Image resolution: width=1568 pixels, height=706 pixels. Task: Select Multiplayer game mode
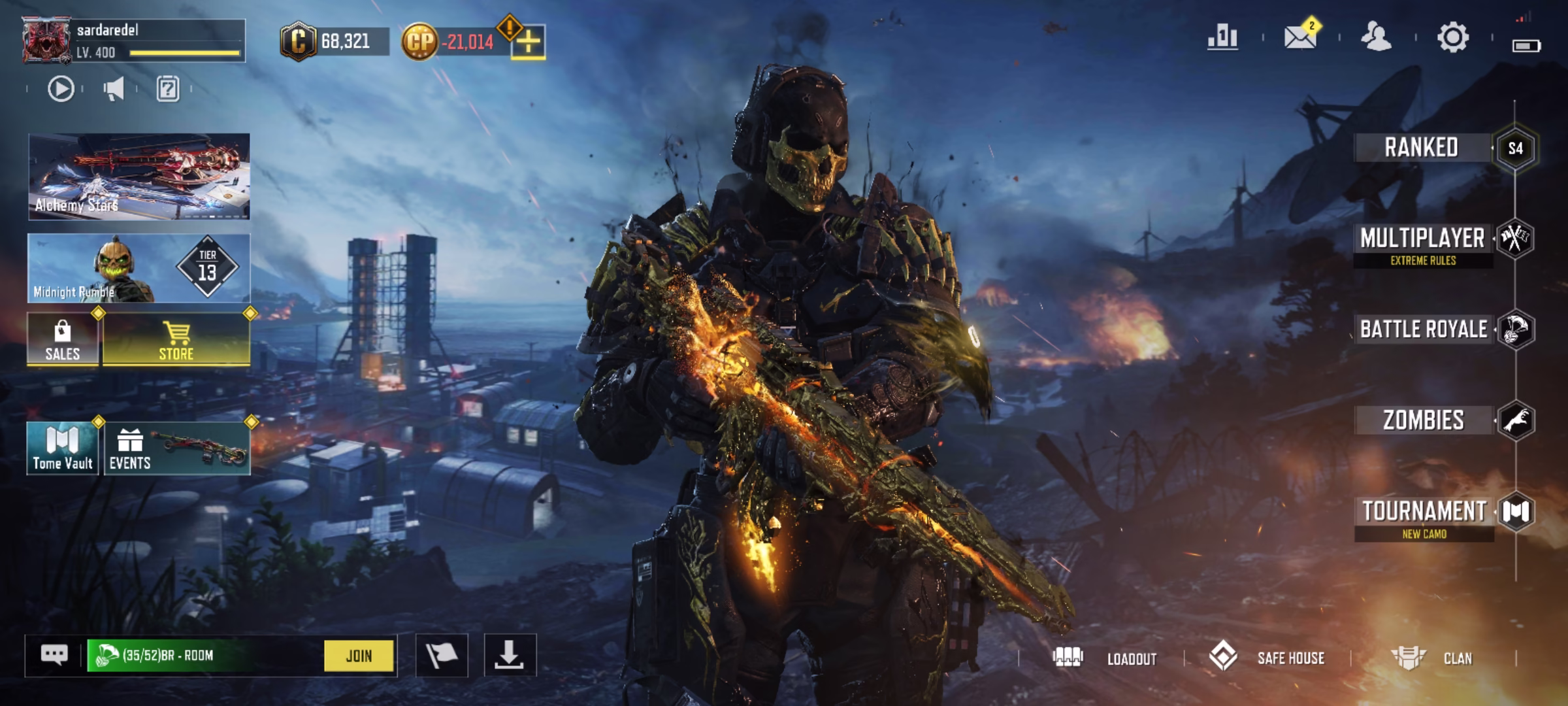[1423, 239]
